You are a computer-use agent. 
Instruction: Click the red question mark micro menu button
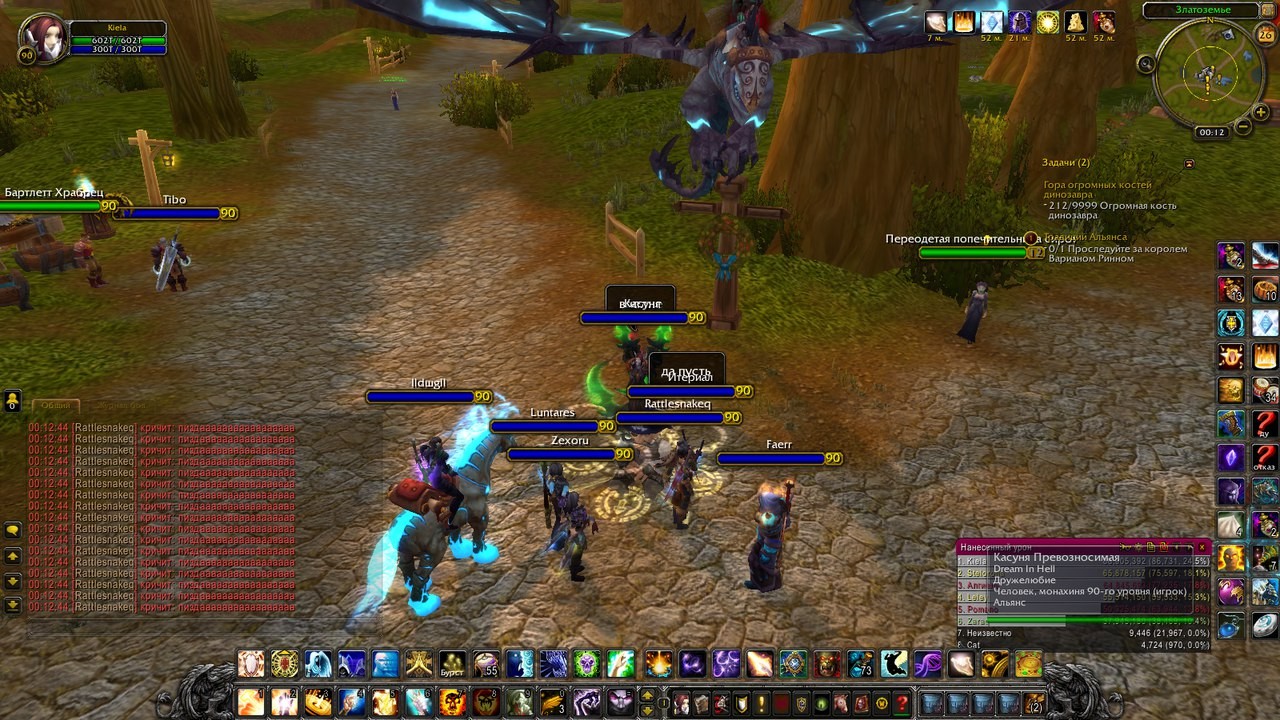point(902,703)
